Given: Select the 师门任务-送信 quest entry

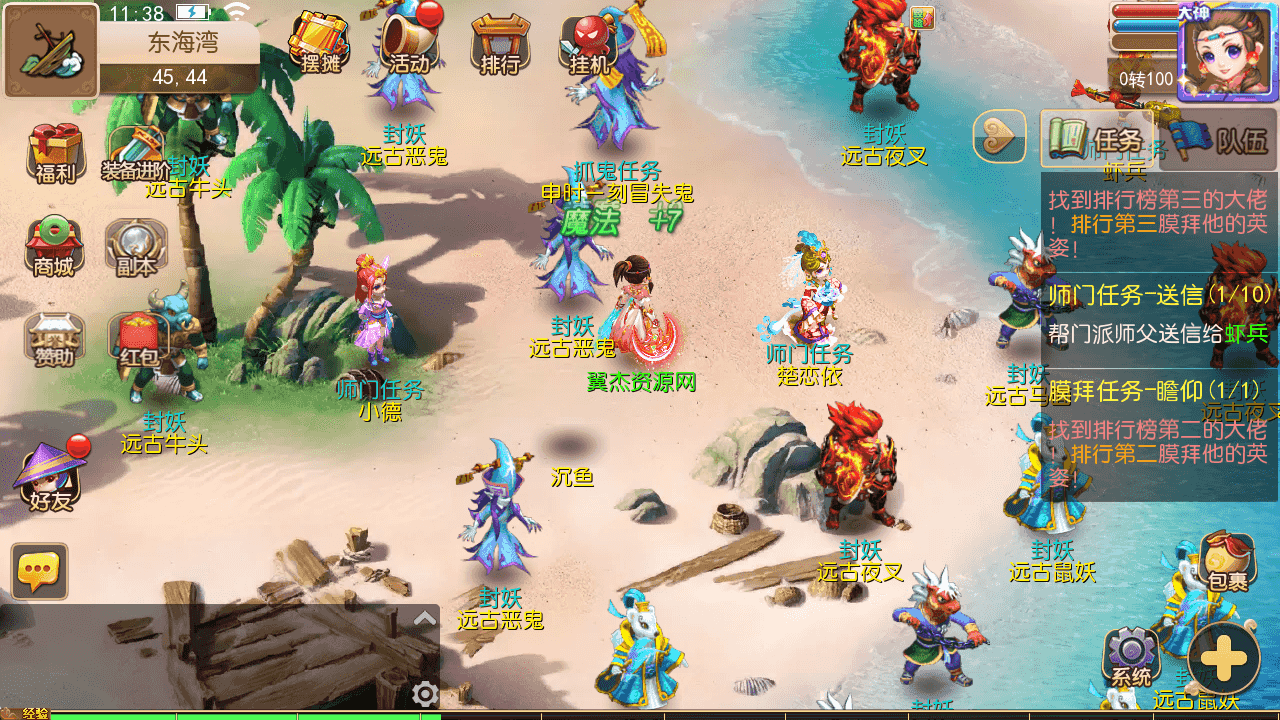Looking at the screenshot, I should [1159, 313].
